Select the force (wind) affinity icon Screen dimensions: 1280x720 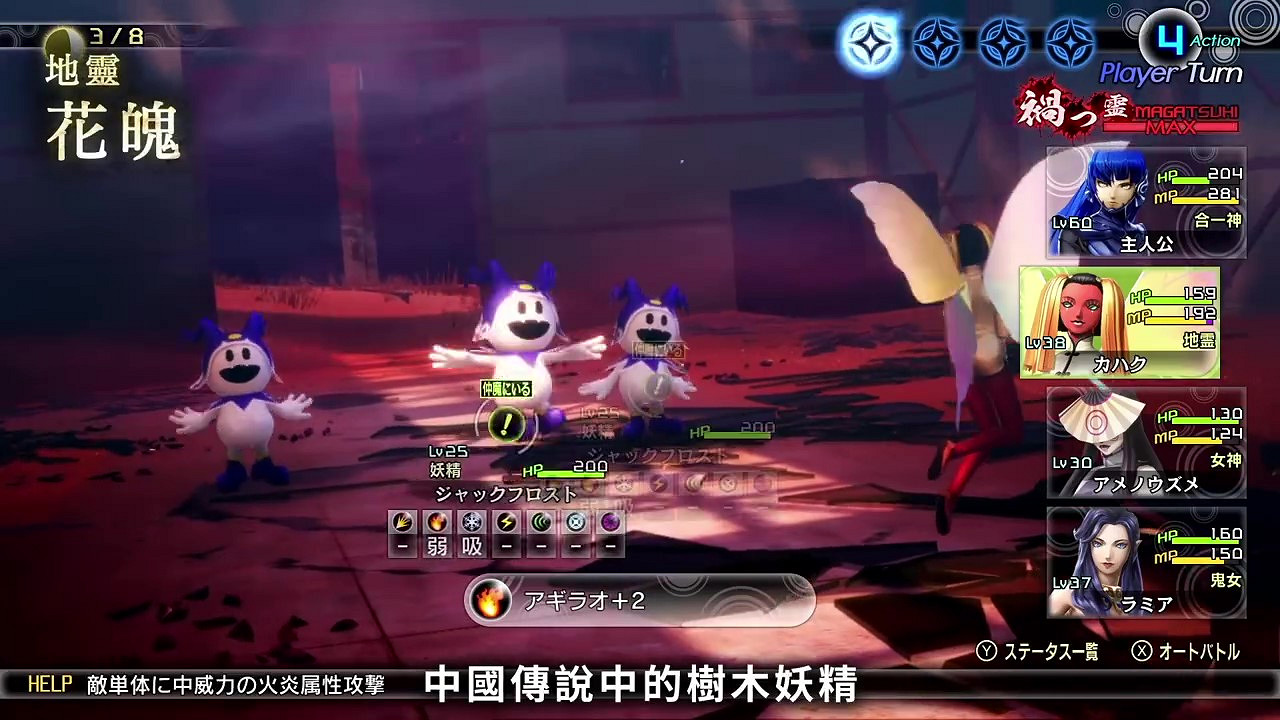(542, 522)
